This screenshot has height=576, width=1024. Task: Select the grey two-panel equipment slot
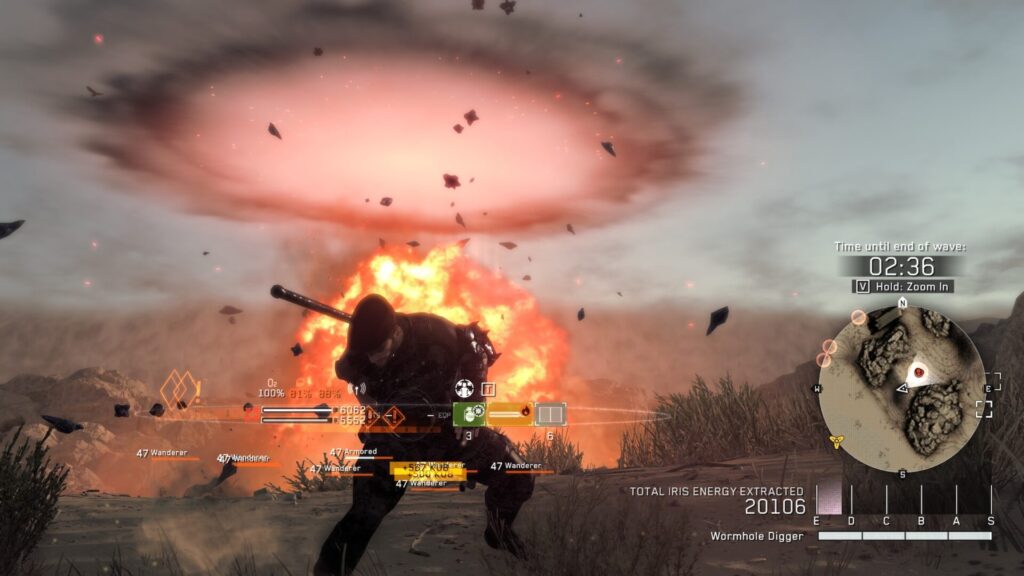(550, 414)
